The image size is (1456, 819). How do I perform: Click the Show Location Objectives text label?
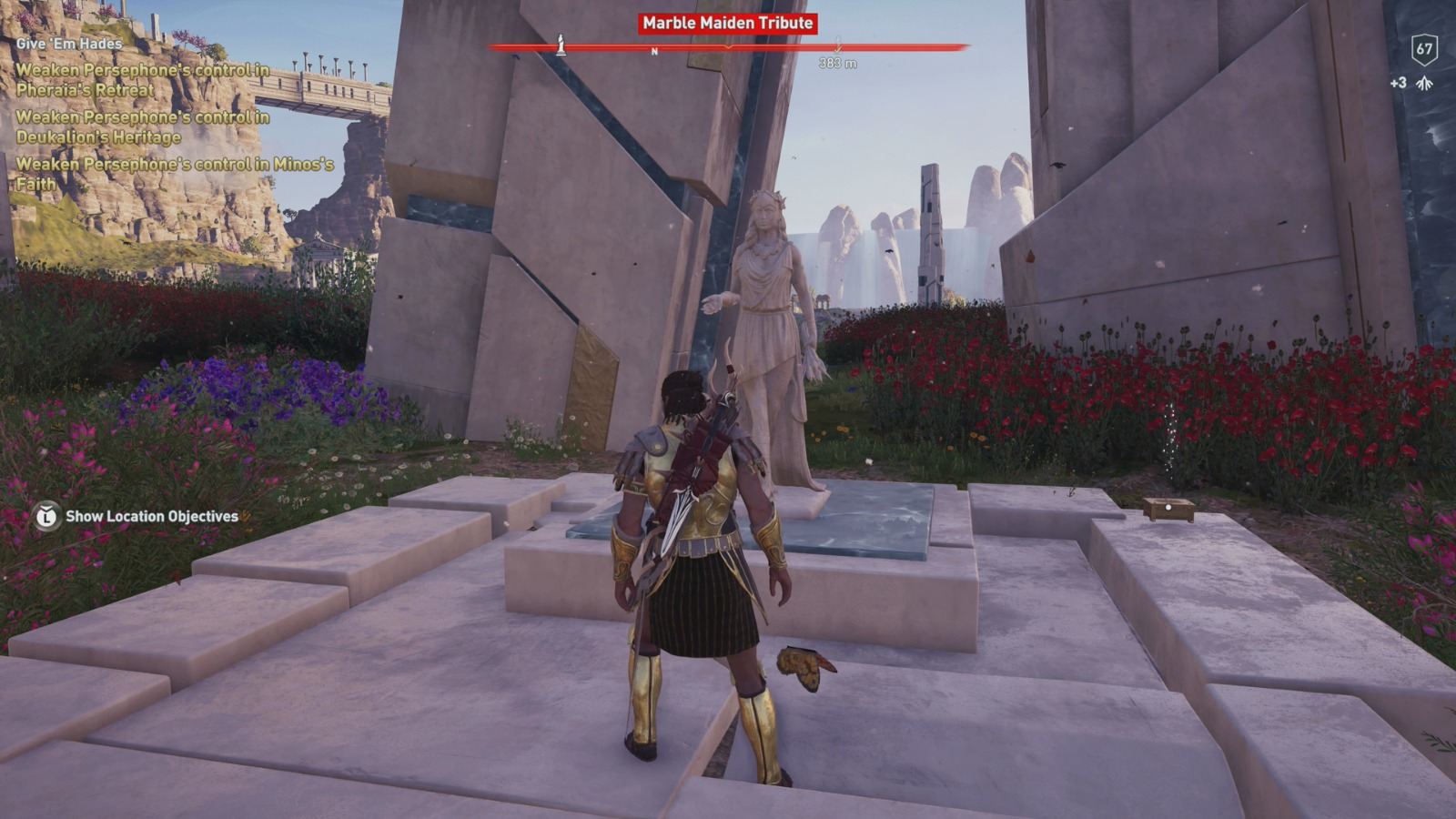(150, 514)
